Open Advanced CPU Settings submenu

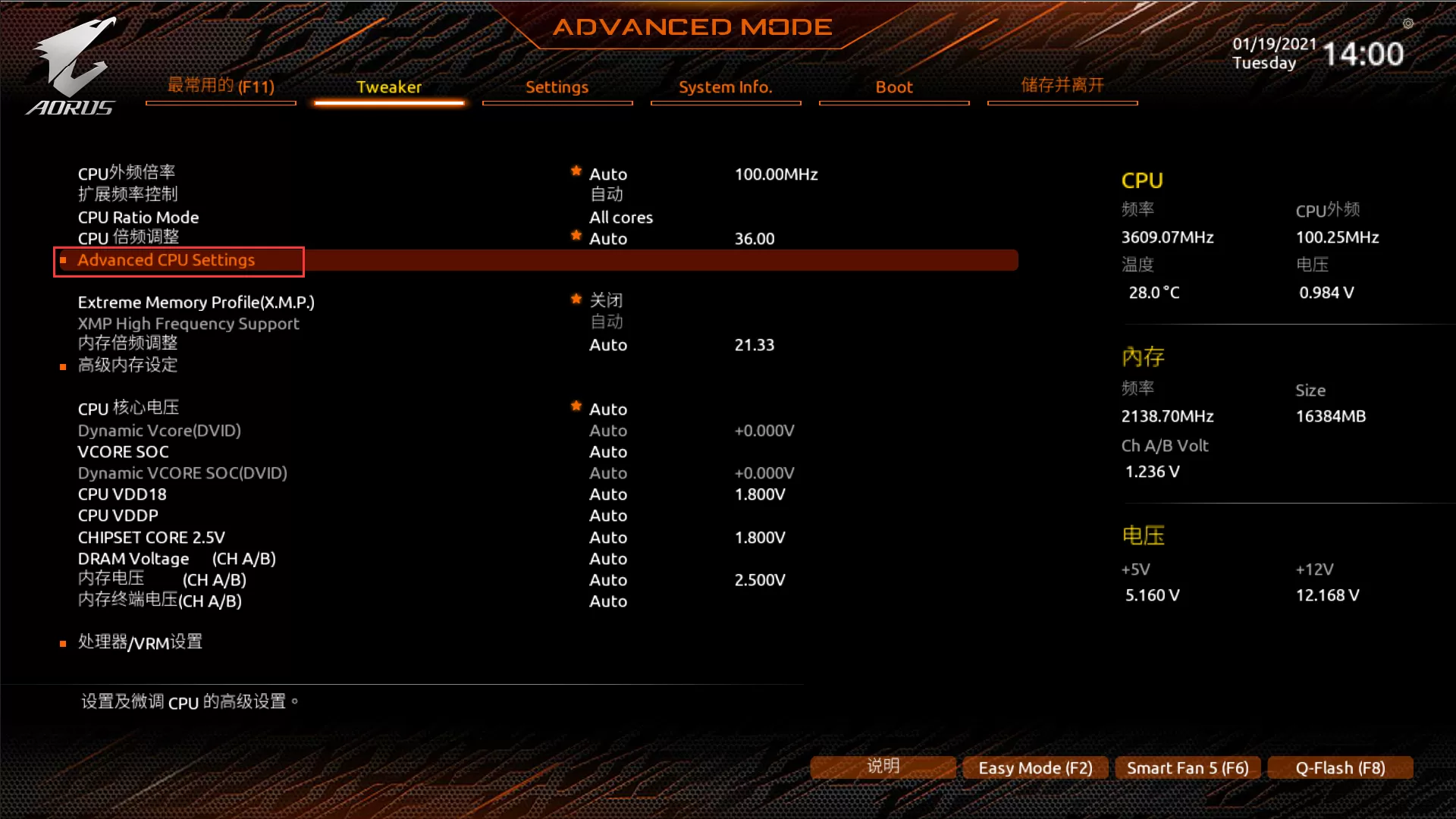166,260
